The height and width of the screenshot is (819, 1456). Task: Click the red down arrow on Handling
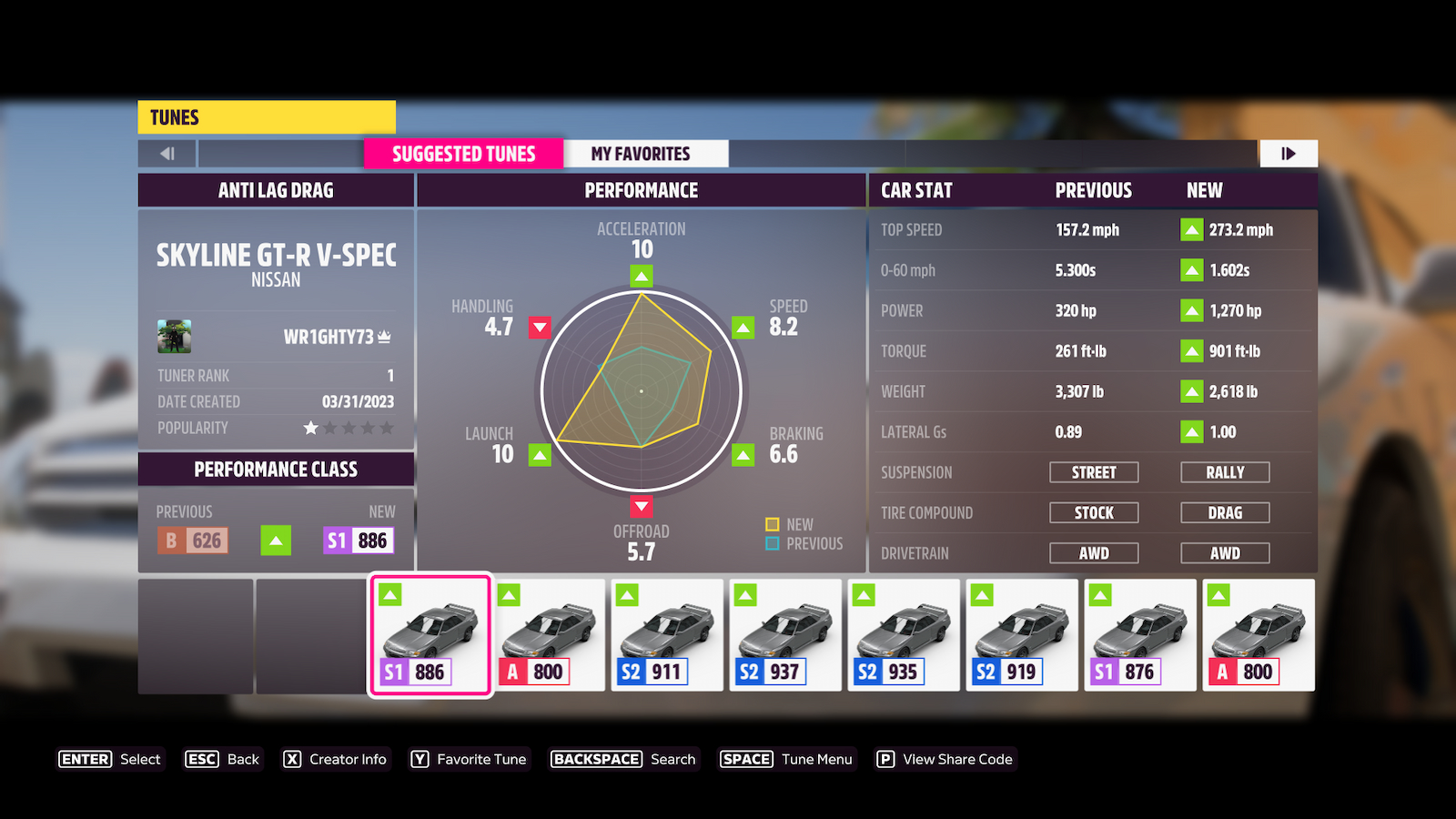tap(539, 328)
